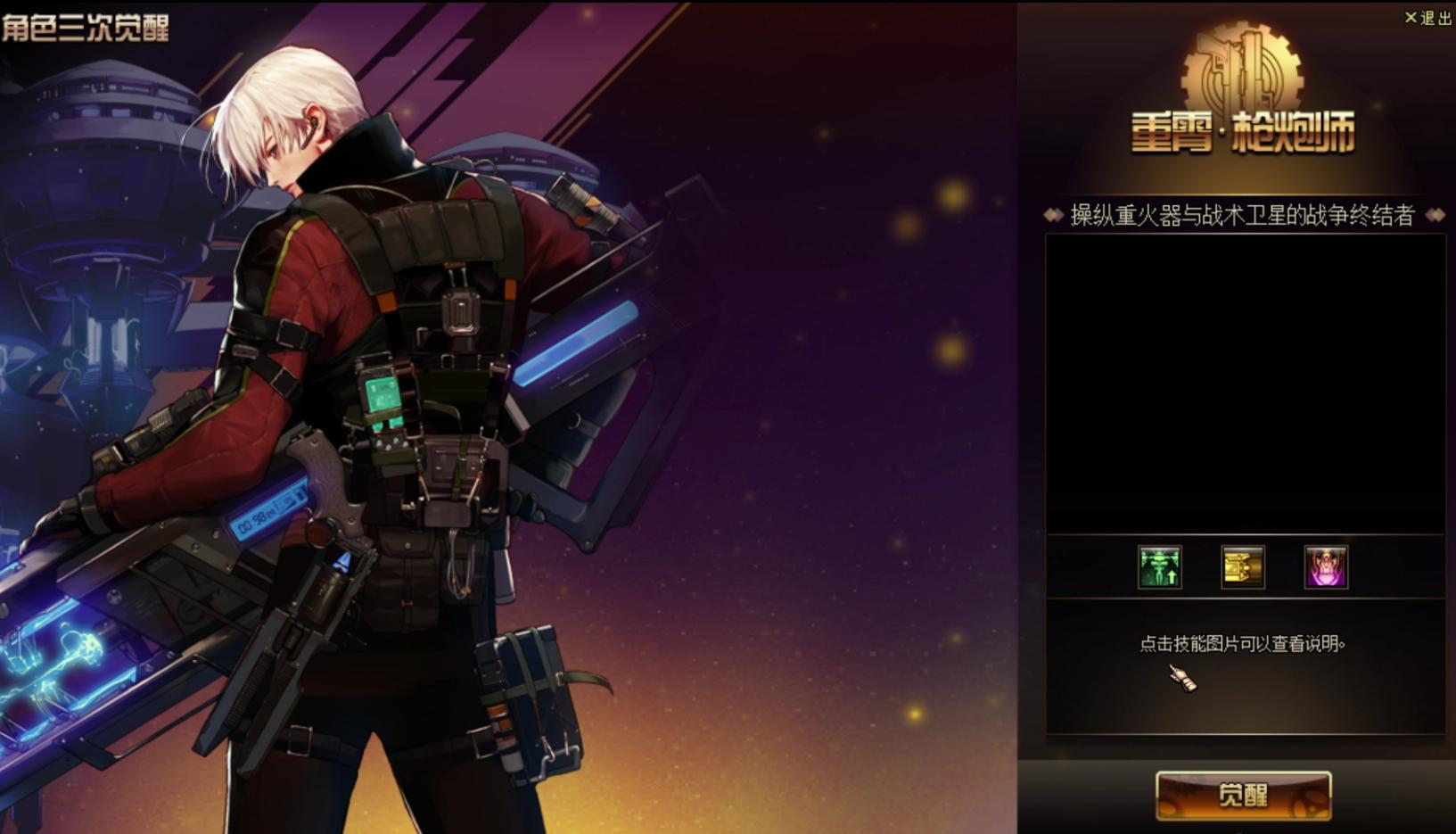Close the screen with 退出
Viewport: 1456px width, 834px height.
point(1428,18)
